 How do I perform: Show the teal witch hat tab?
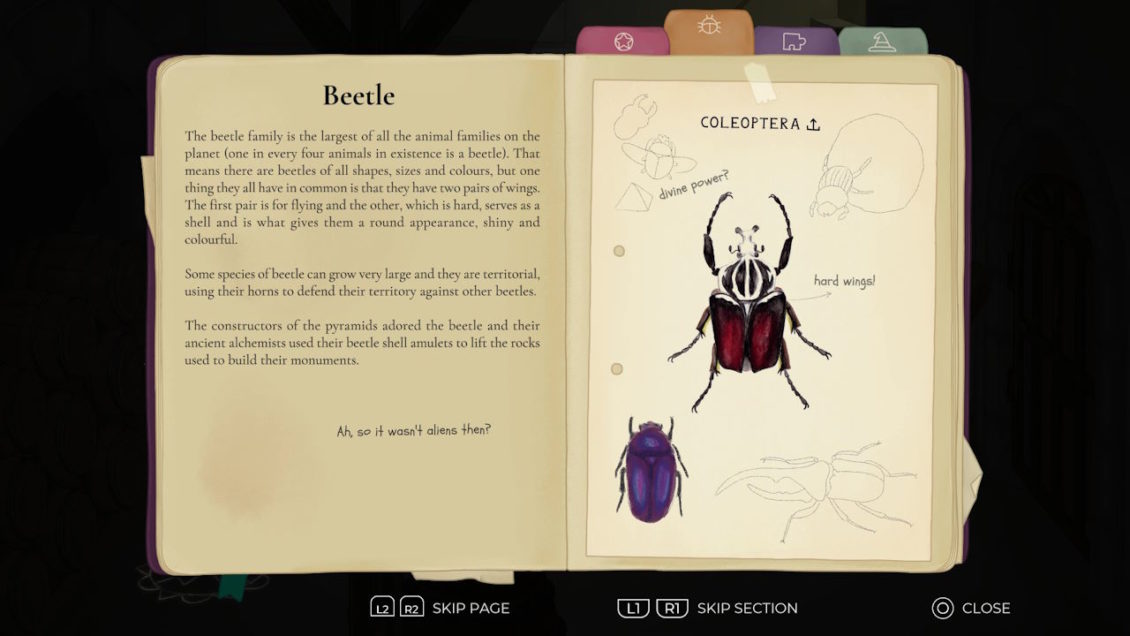(882, 42)
